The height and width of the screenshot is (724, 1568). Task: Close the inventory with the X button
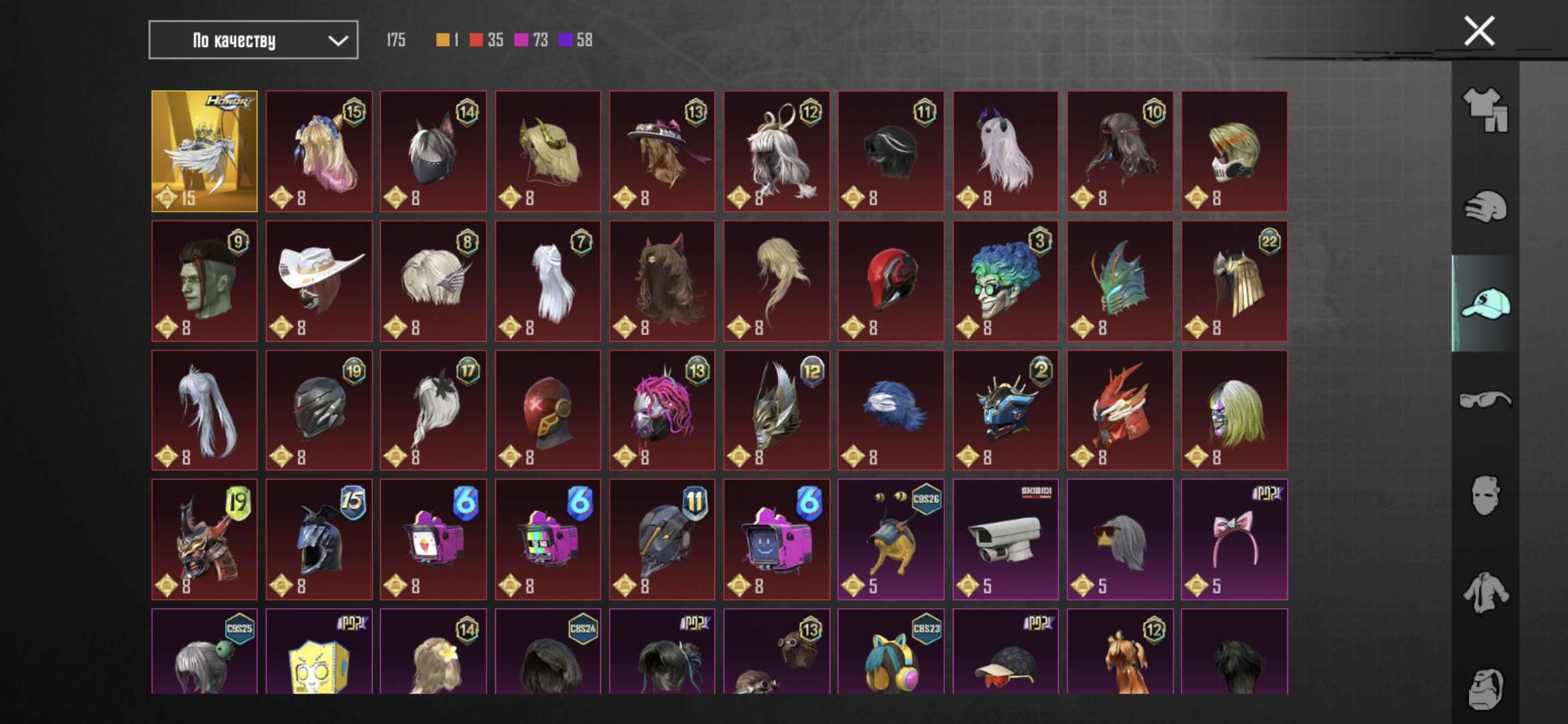(x=1479, y=31)
